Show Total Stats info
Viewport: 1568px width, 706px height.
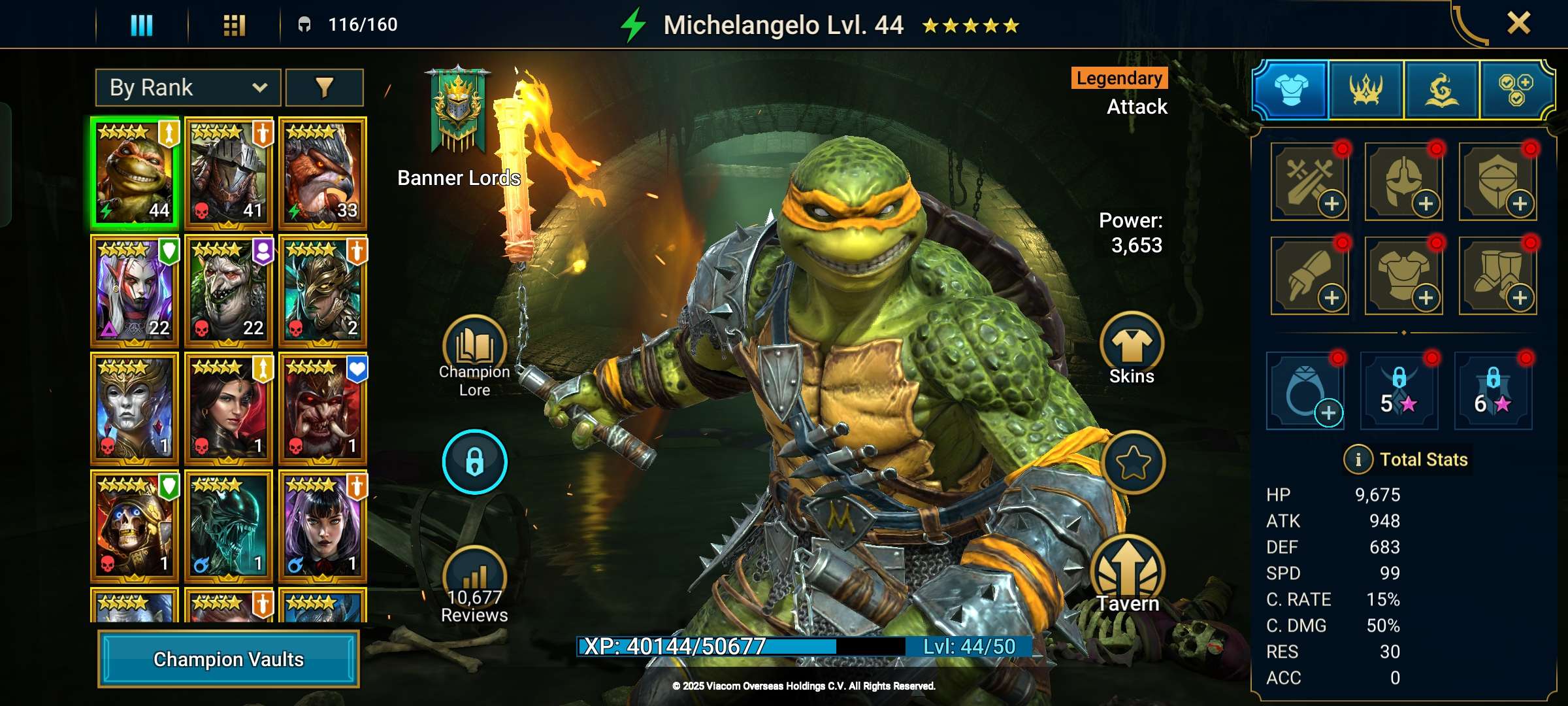(x=1358, y=460)
